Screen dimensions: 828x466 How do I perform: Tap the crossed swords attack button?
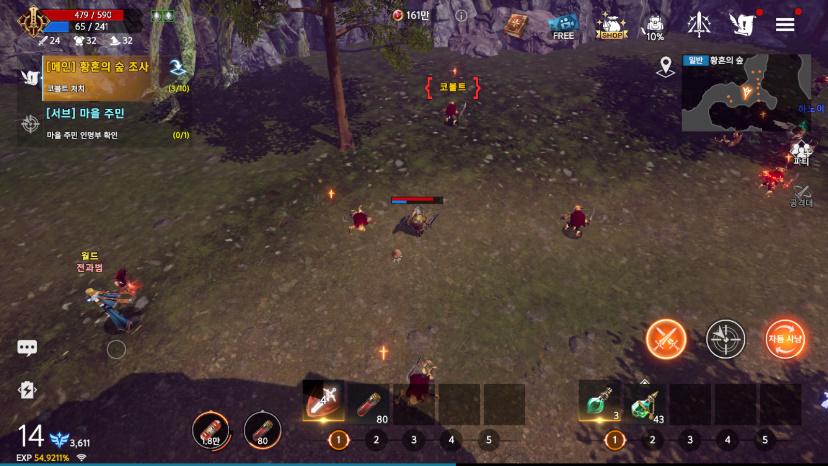[x=666, y=340]
